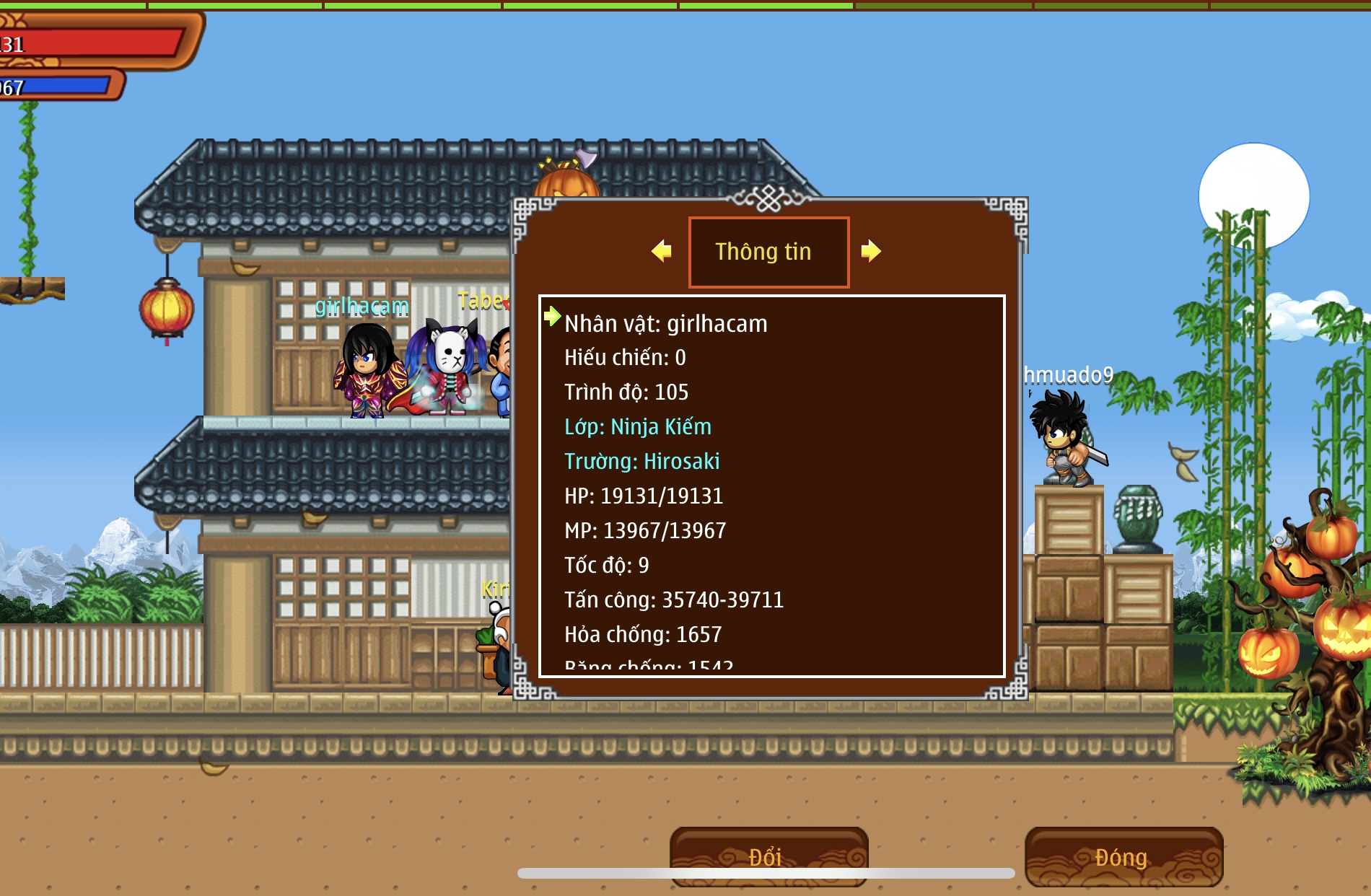Highlight the Tấn công stat row
The height and width of the screenshot is (896, 1371).
[x=673, y=600]
